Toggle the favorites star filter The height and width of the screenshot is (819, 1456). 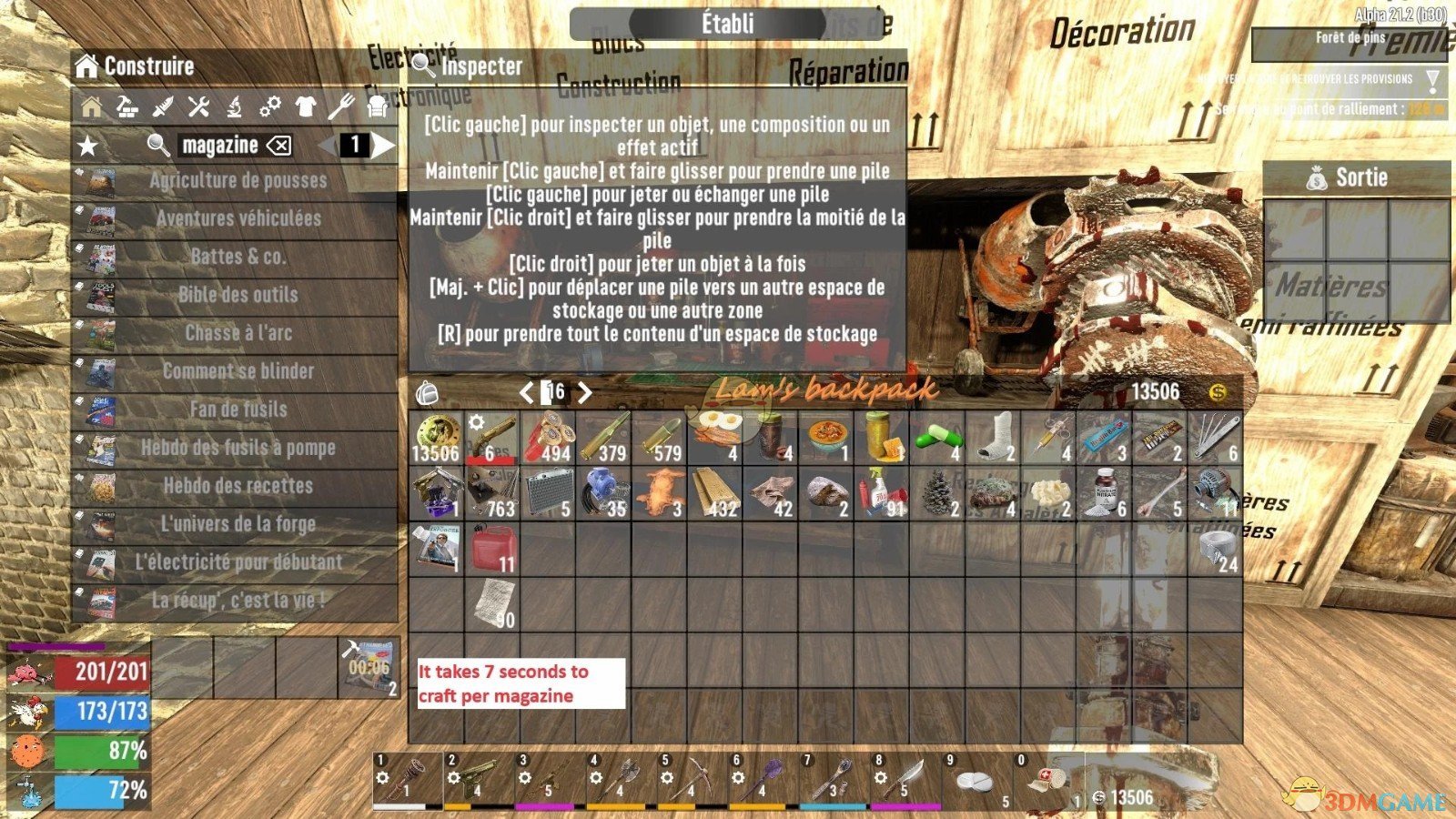89,144
